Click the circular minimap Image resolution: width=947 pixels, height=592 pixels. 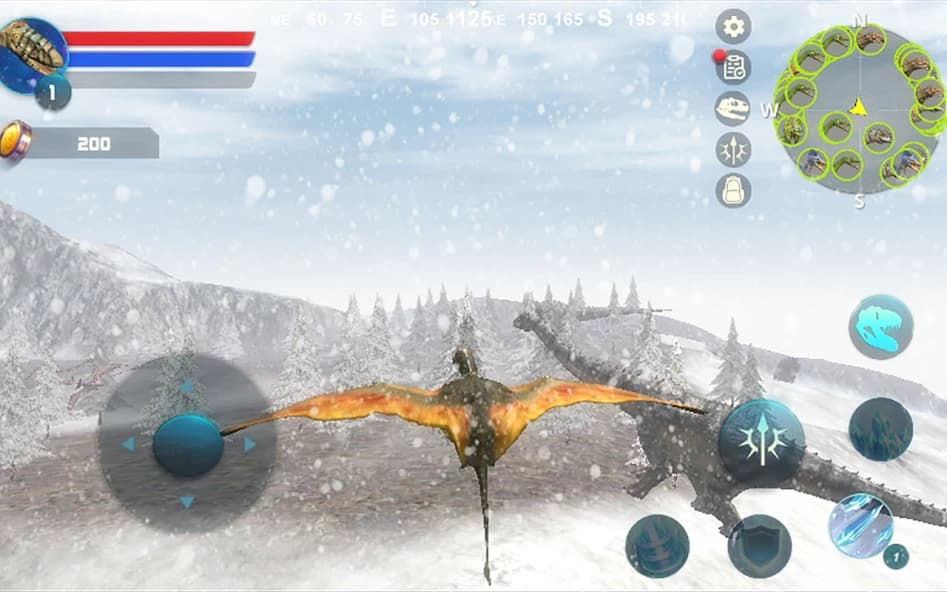(x=859, y=104)
